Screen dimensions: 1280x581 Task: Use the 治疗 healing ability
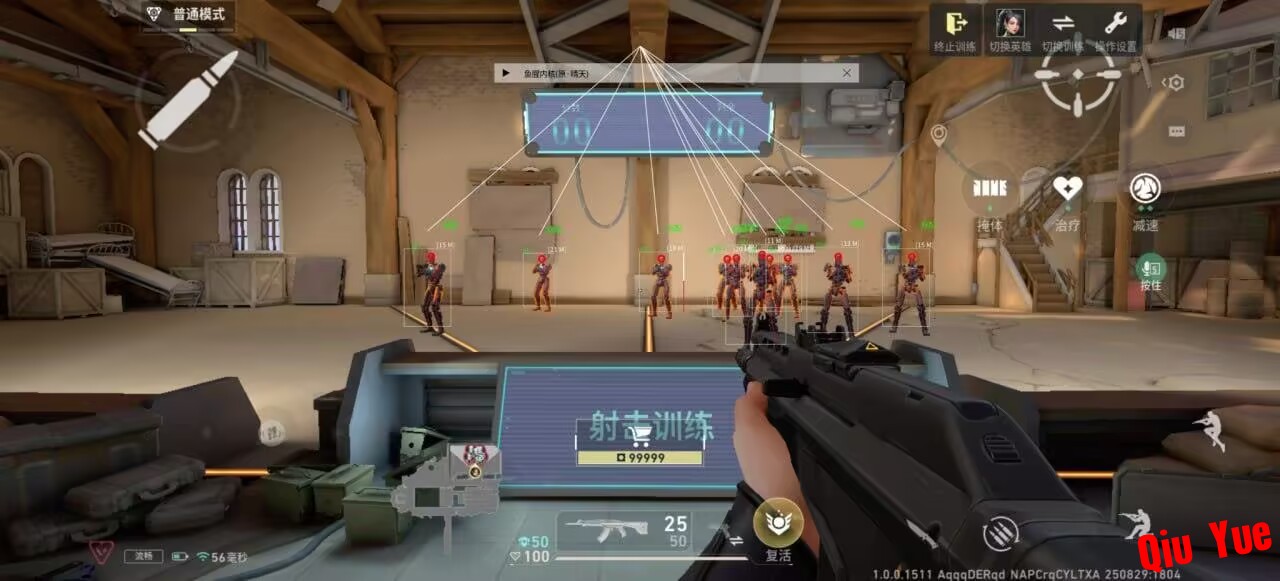point(1067,190)
